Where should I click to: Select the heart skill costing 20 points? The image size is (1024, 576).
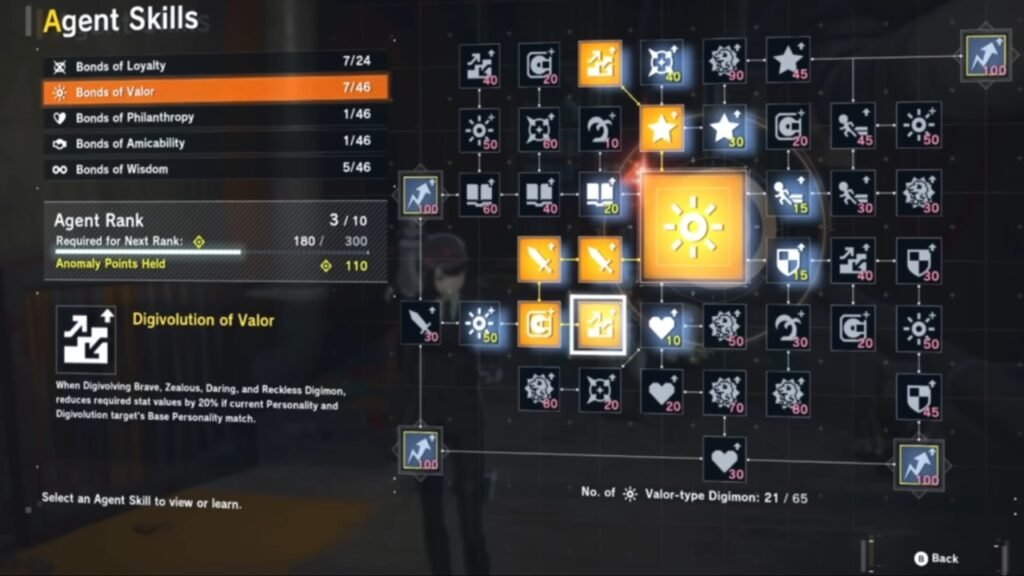pos(661,391)
